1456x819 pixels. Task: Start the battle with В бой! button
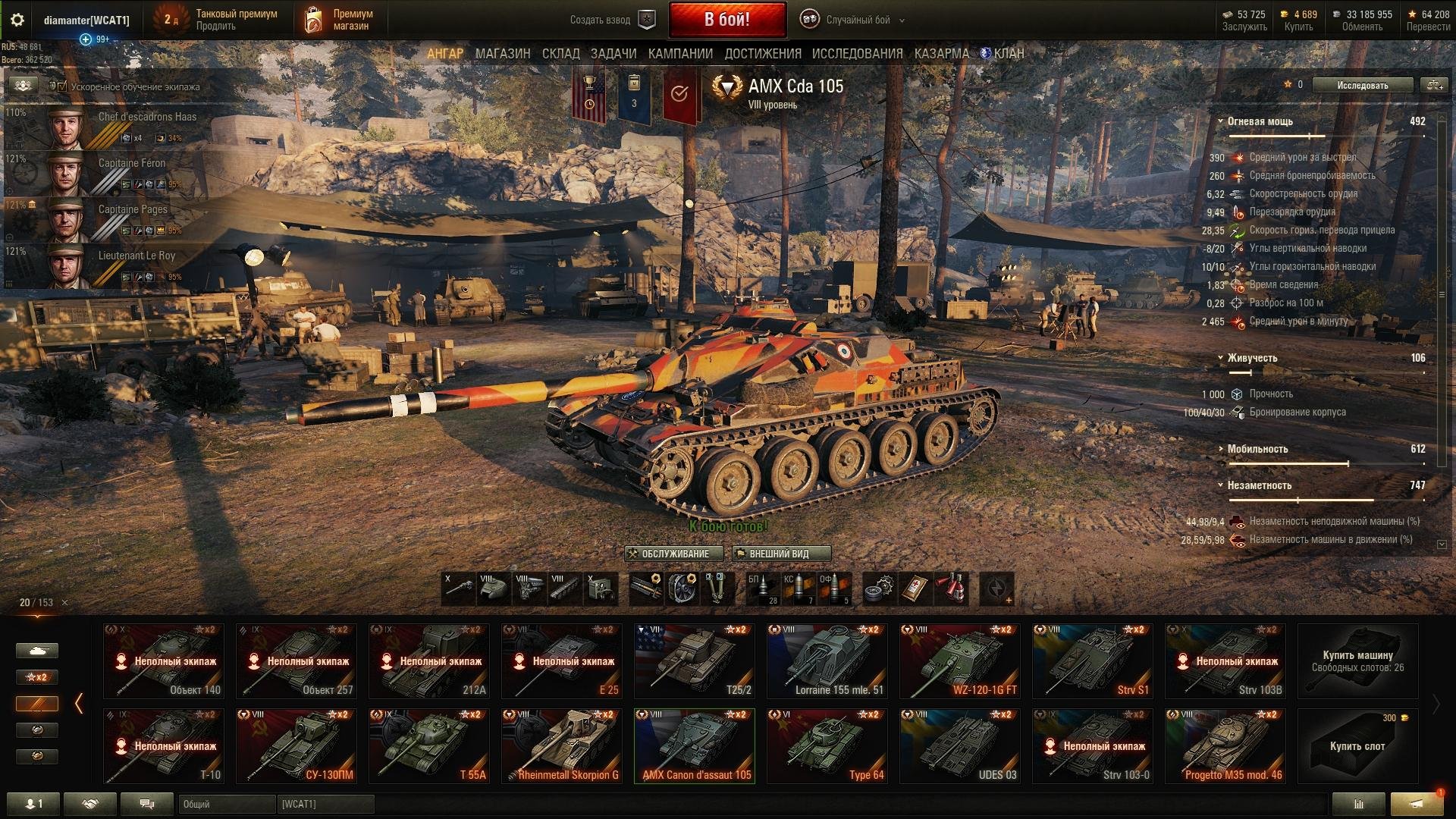(x=726, y=20)
